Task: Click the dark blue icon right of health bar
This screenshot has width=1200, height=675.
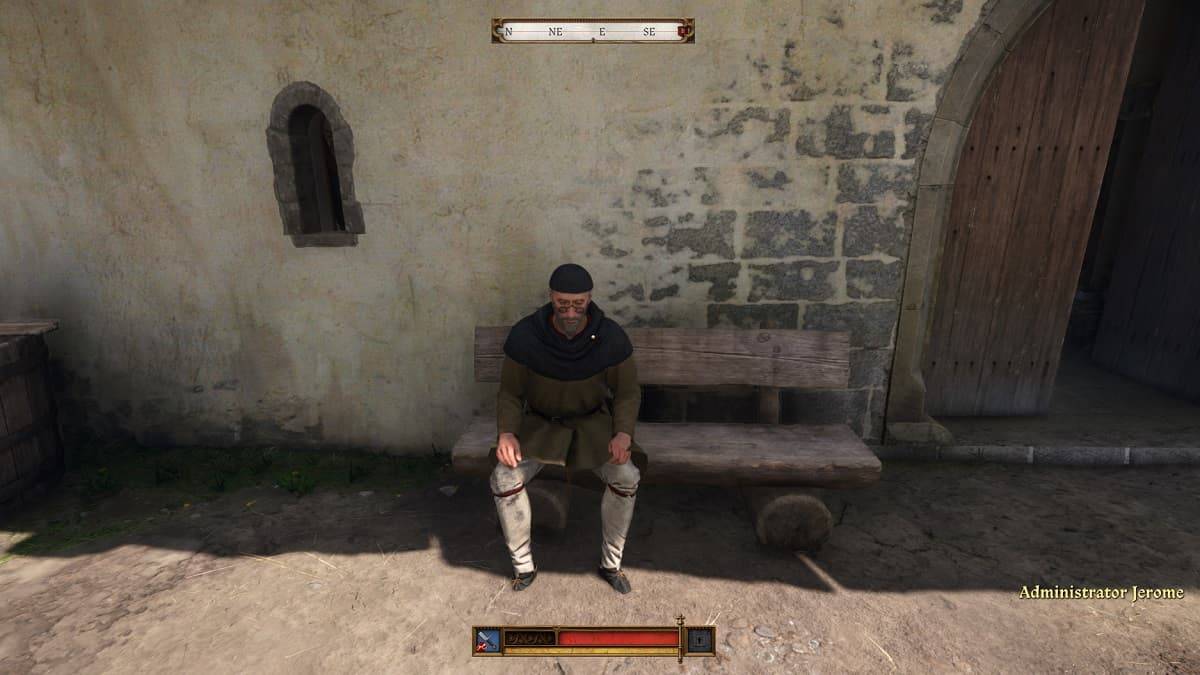Action: pyautogui.click(x=701, y=639)
